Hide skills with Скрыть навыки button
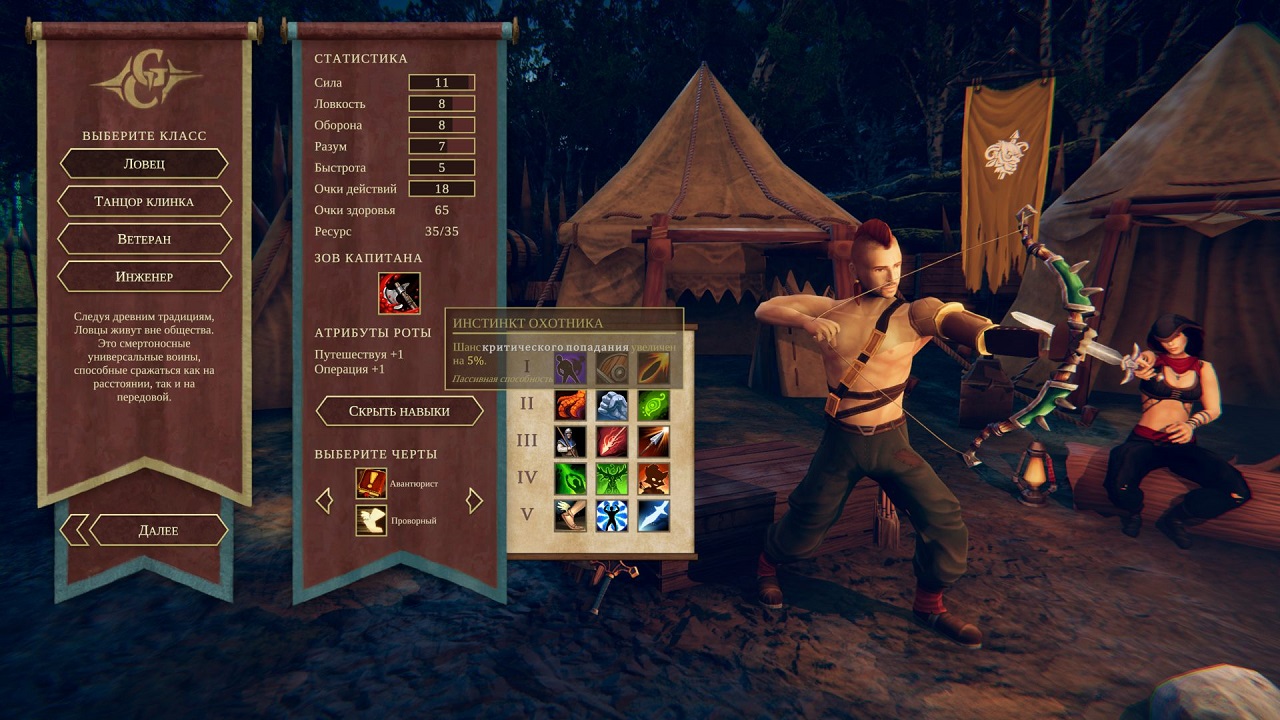The image size is (1280, 720). pos(399,411)
